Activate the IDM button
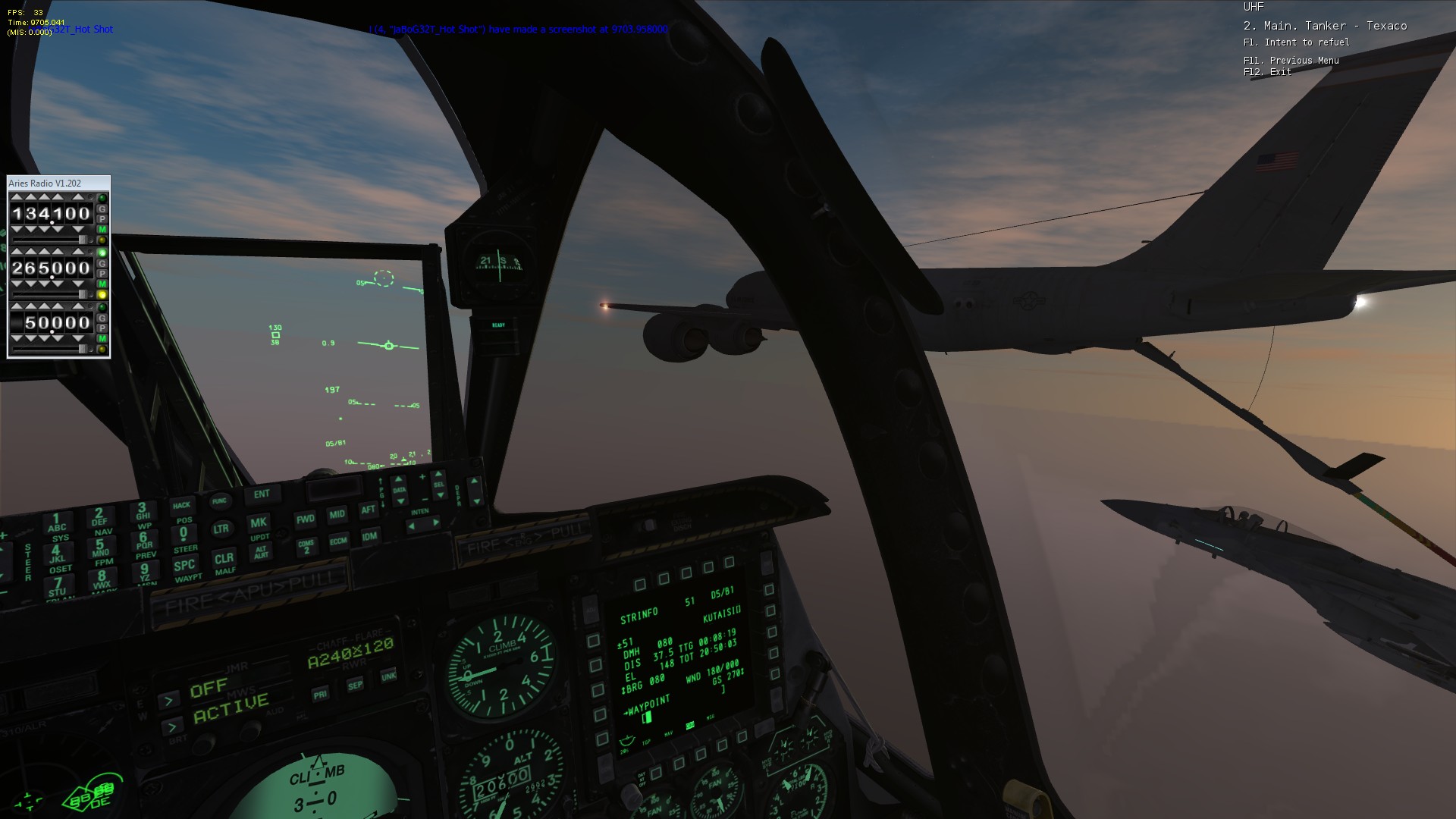The height and width of the screenshot is (819, 1456). pyautogui.click(x=369, y=537)
